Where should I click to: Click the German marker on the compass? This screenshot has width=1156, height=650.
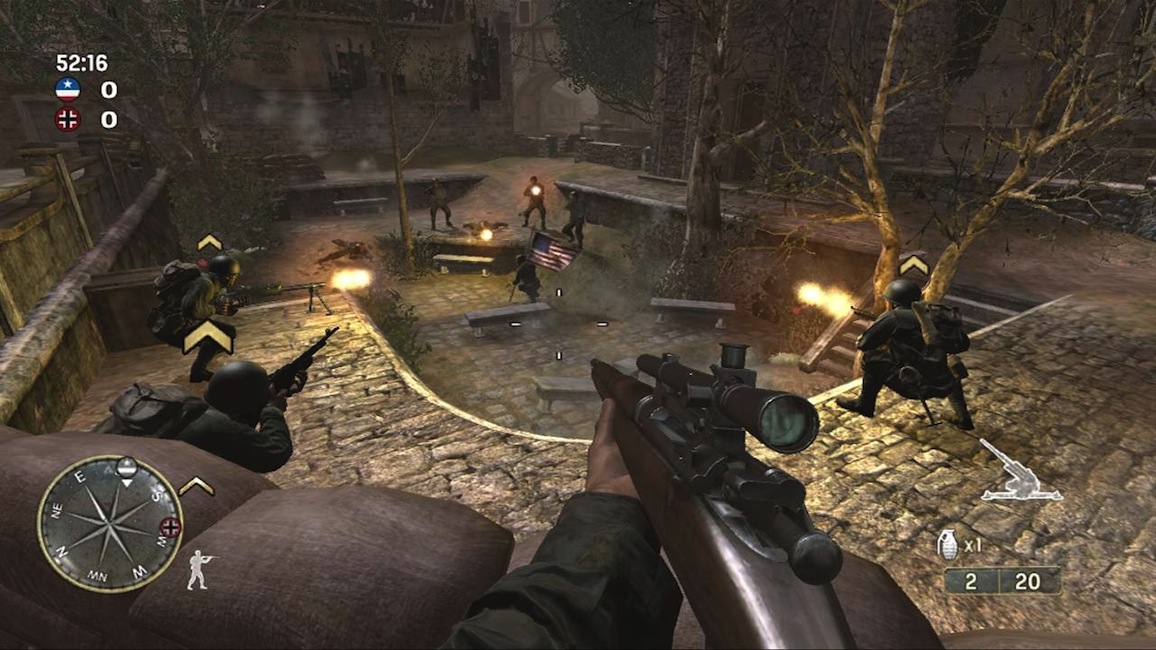click(x=171, y=527)
